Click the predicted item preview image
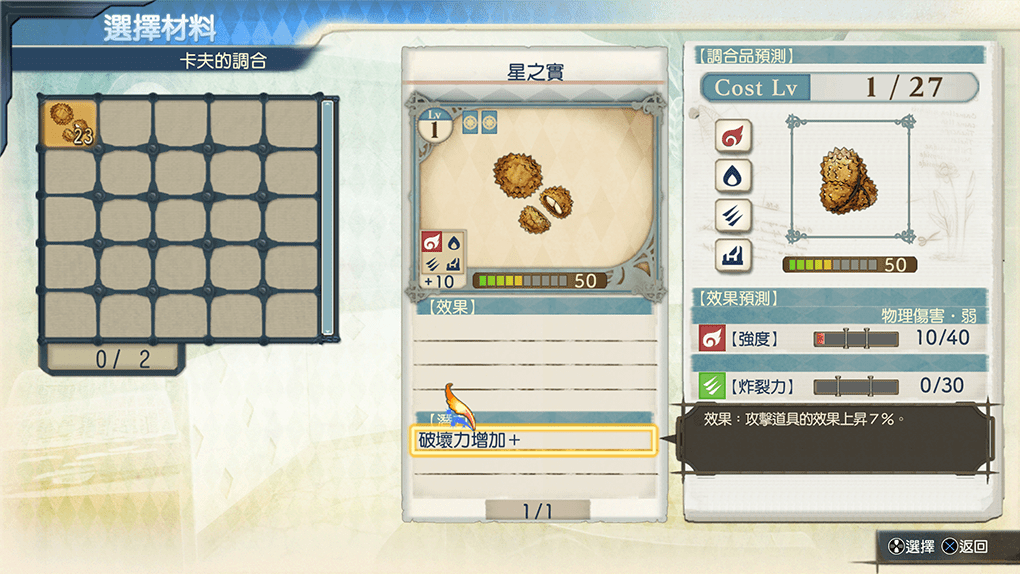The height and width of the screenshot is (574, 1020). (x=850, y=180)
